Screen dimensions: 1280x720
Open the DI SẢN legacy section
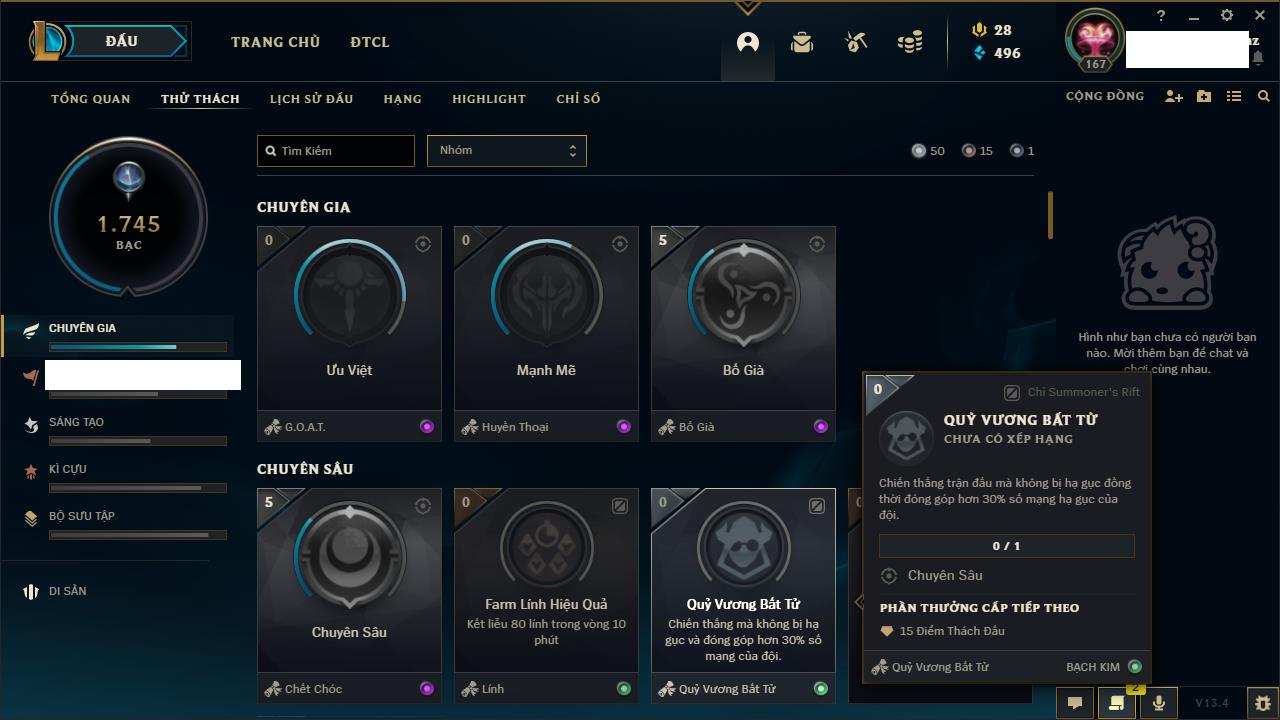click(x=68, y=591)
